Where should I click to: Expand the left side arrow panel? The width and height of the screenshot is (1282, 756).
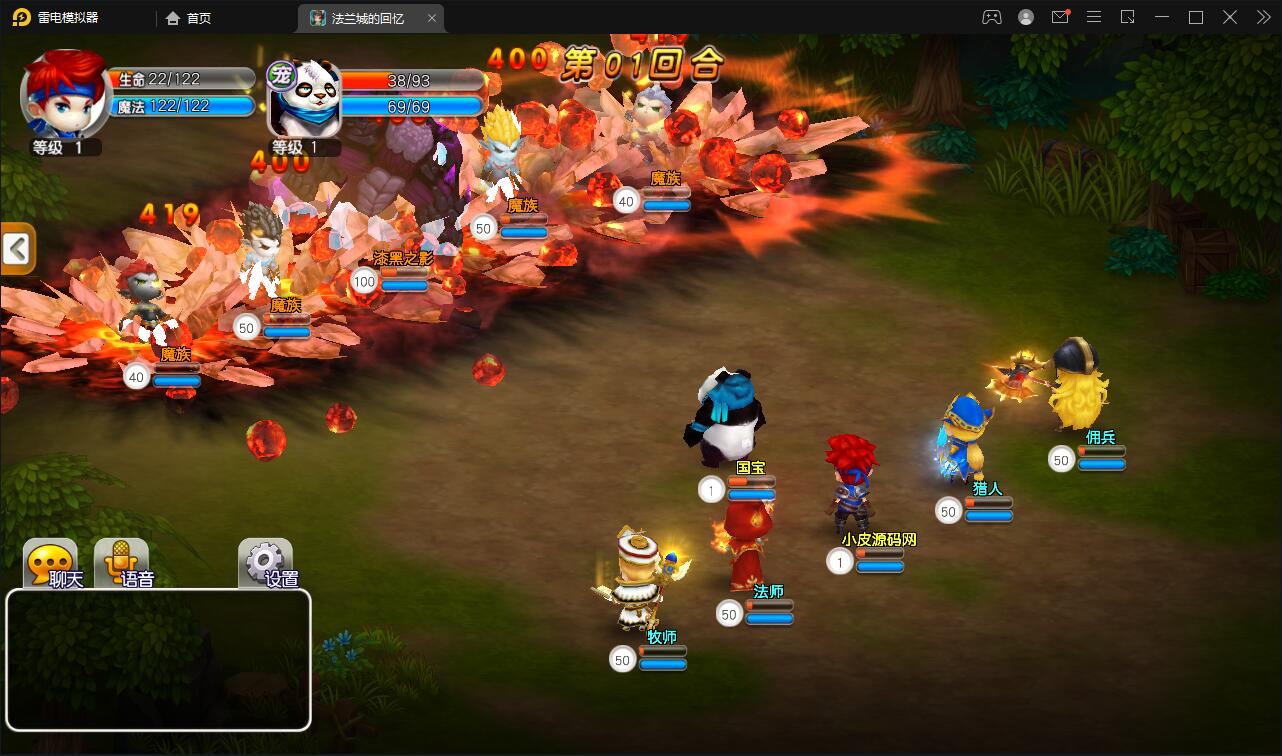(x=17, y=249)
